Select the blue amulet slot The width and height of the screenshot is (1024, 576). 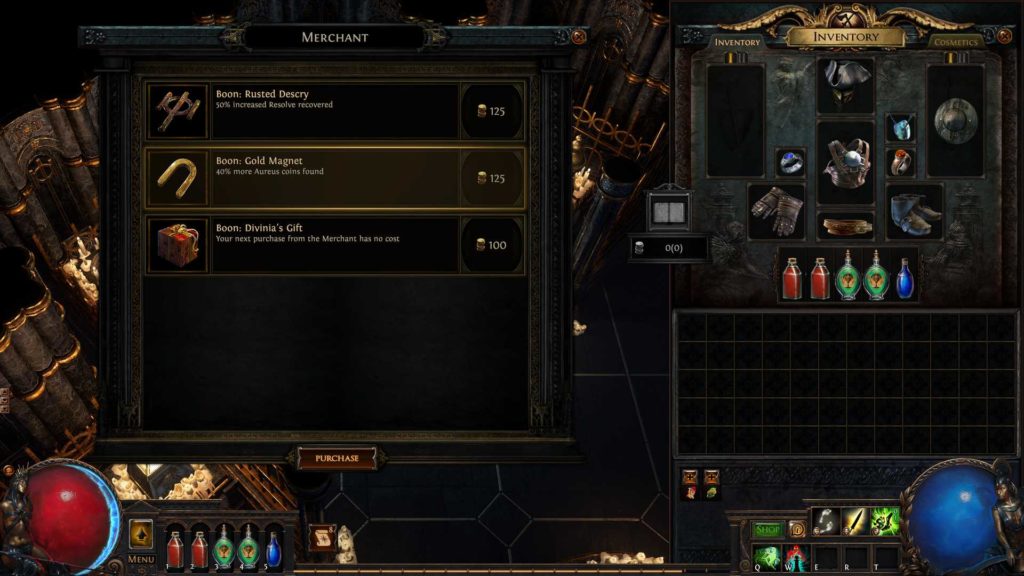point(901,127)
